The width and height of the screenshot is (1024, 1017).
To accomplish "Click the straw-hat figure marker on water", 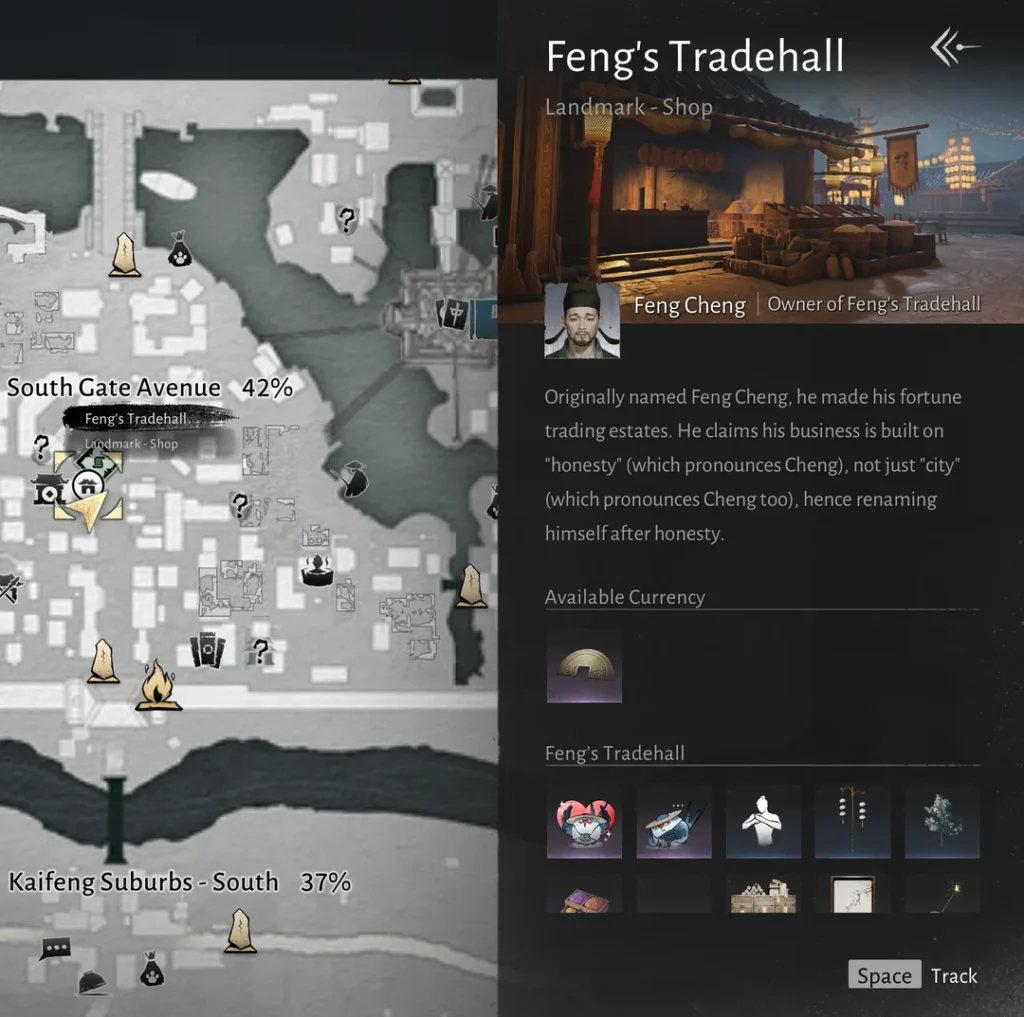I will coord(352,479).
